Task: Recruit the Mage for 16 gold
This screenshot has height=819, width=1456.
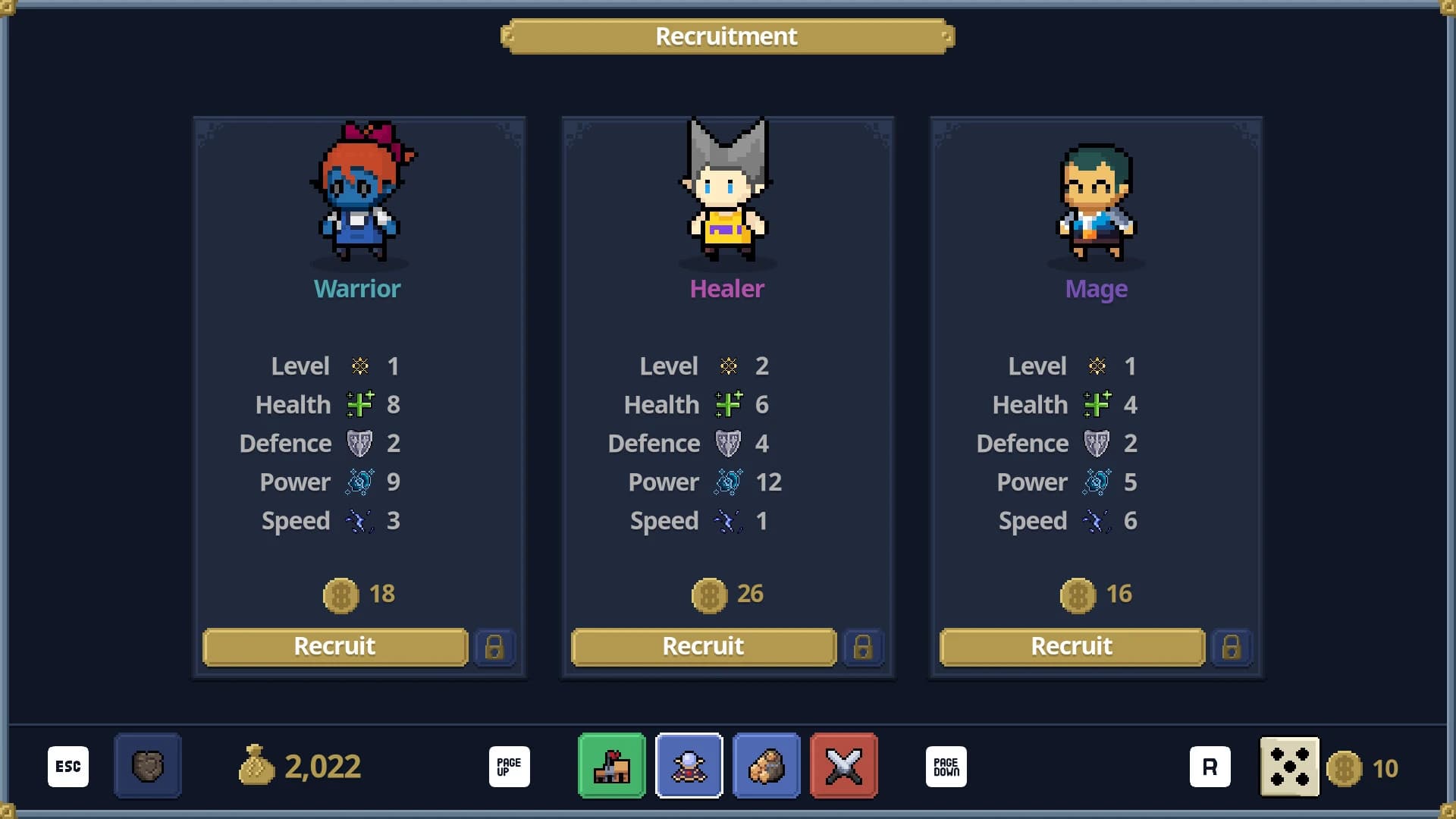Action: [x=1072, y=647]
